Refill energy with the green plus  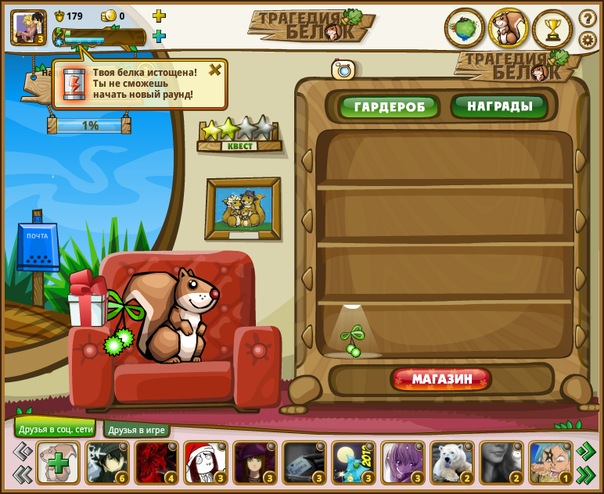coord(159,36)
